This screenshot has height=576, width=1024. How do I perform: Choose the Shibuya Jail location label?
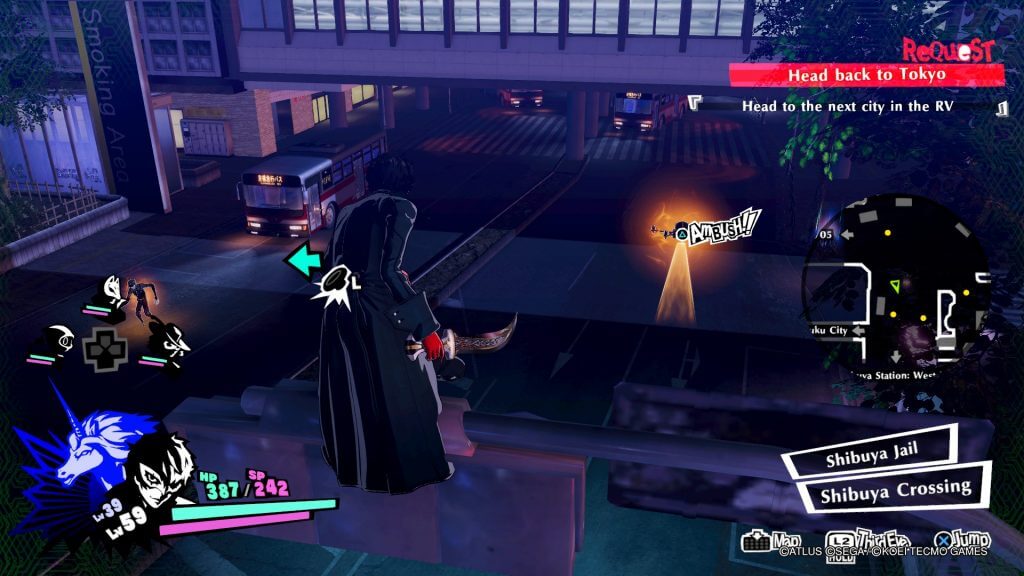coord(868,459)
